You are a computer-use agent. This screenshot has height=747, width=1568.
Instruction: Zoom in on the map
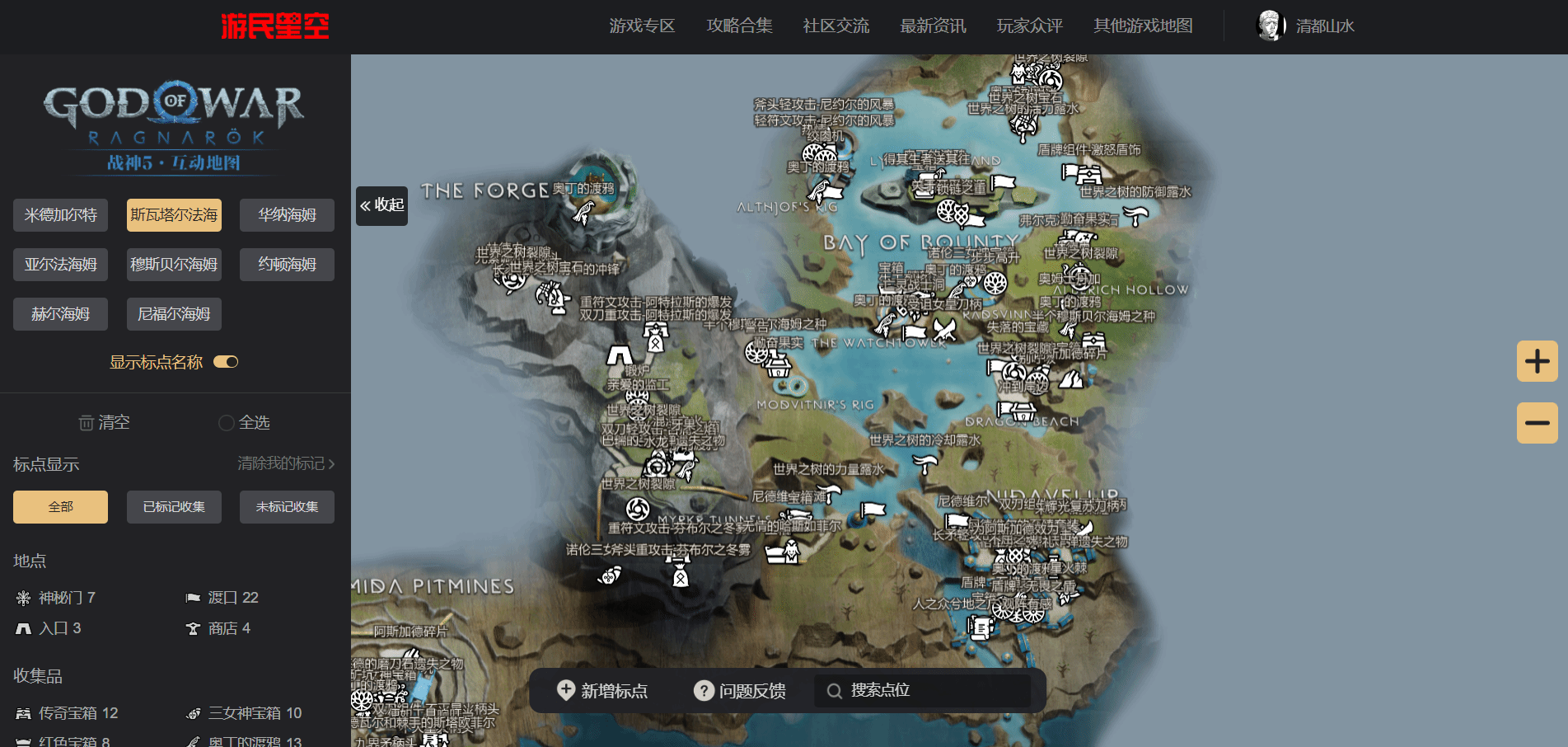coord(1537,361)
